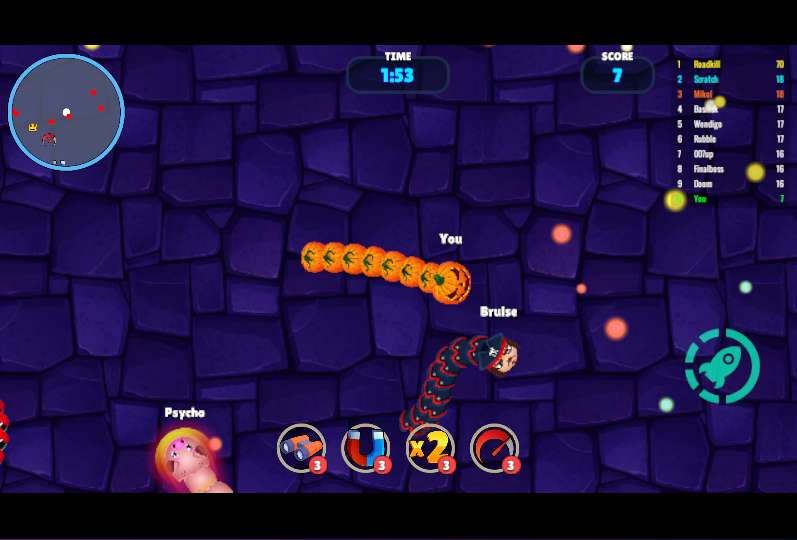Click the circular minimap
The image size is (797, 540).
coord(66,112)
